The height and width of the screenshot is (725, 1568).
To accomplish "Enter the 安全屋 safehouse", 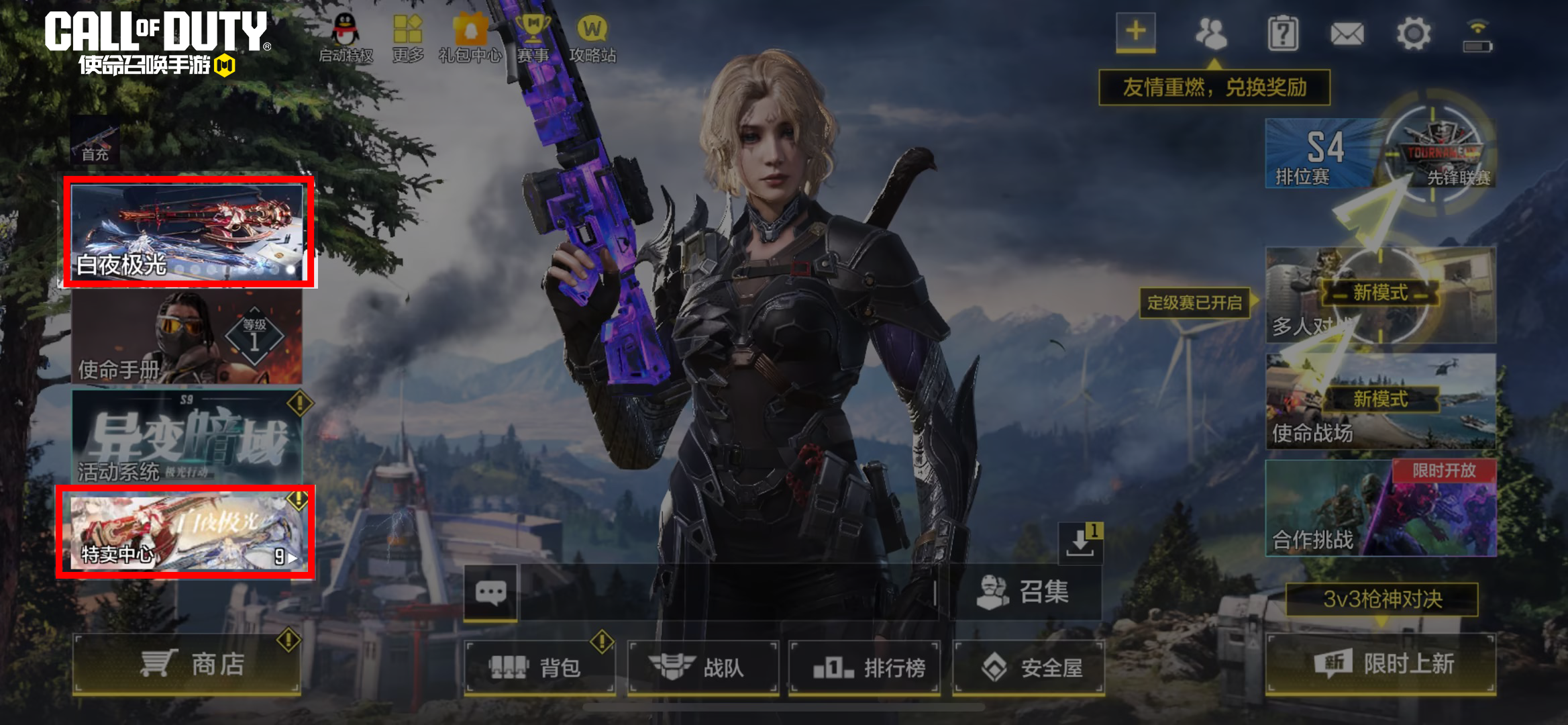I will (1029, 667).
